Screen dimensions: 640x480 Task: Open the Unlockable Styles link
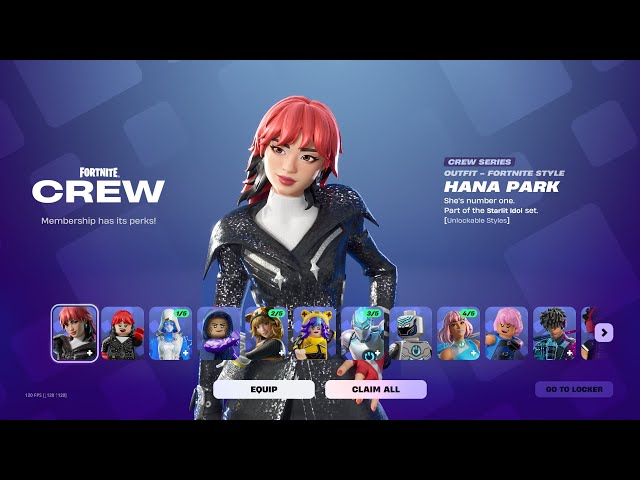point(477,220)
